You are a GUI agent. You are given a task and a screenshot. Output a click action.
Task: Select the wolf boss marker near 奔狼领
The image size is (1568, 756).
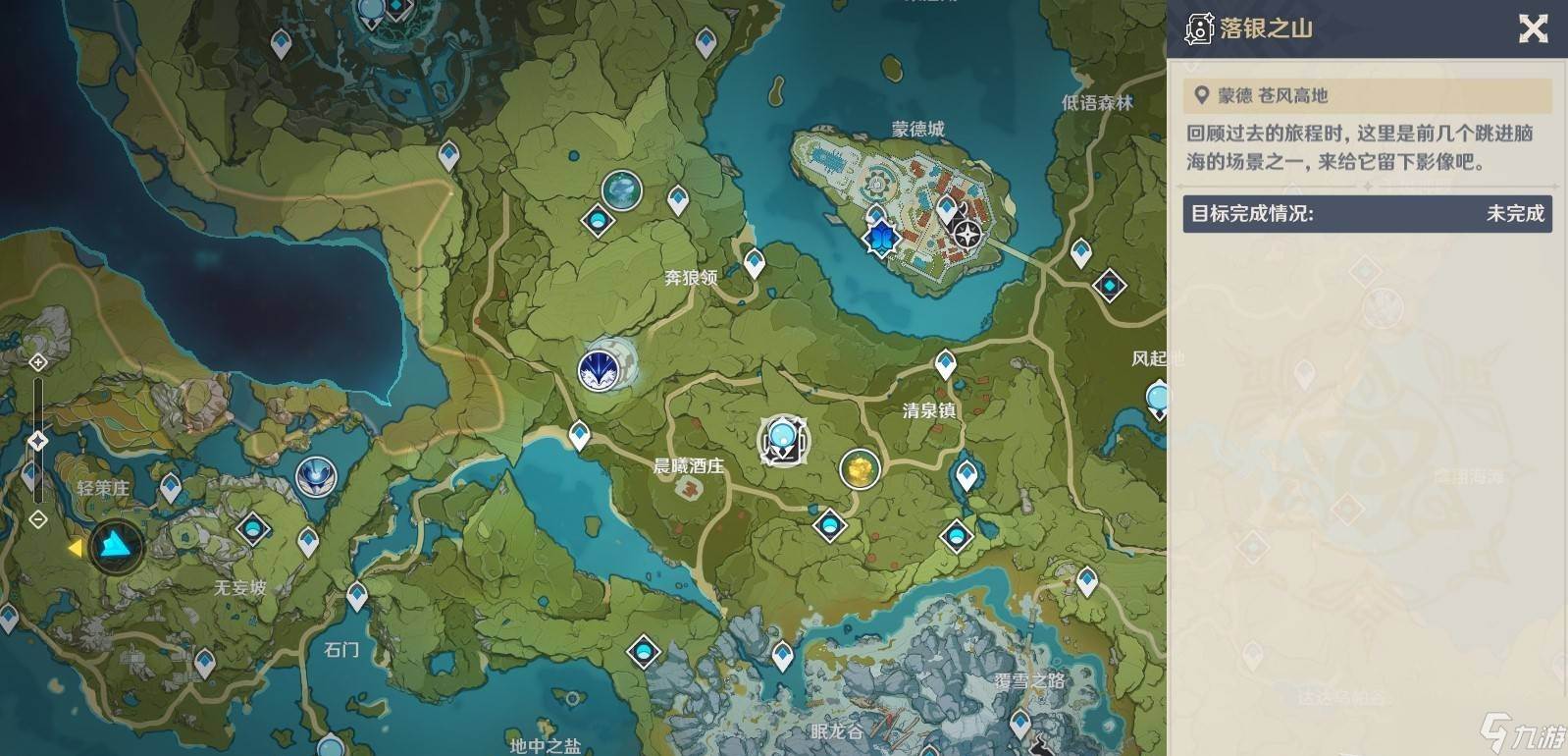click(599, 369)
